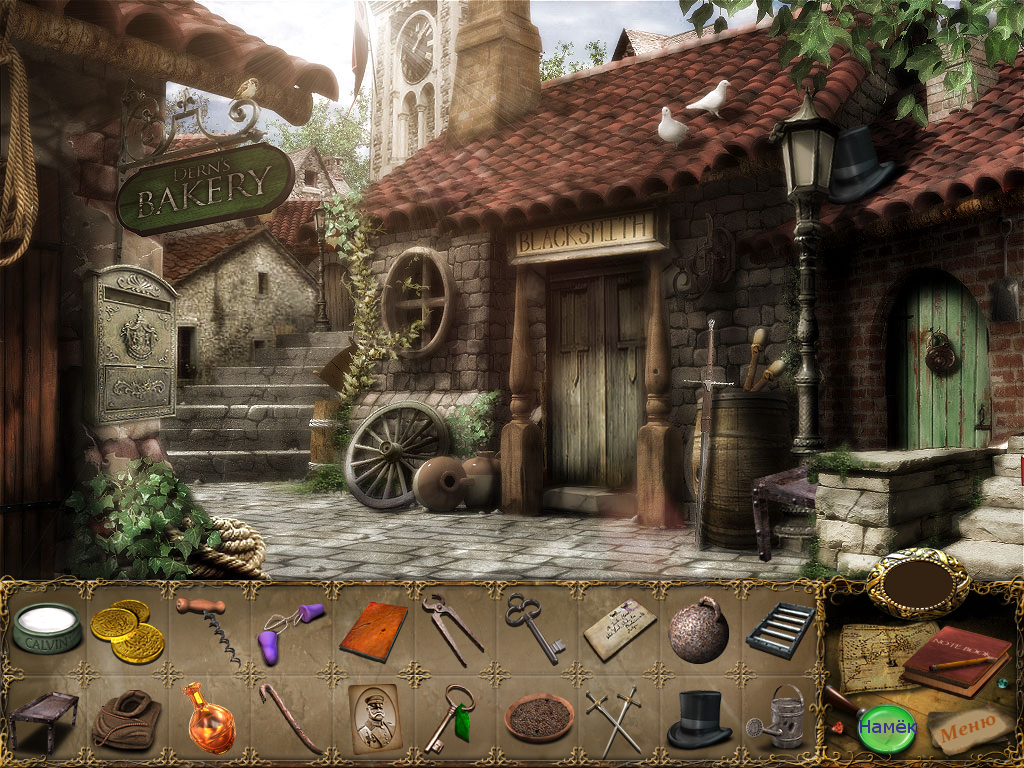Image resolution: width=1024 pixels, height=768 pixels.
Task: Select the black top hat slot
Action: (698, 719)
